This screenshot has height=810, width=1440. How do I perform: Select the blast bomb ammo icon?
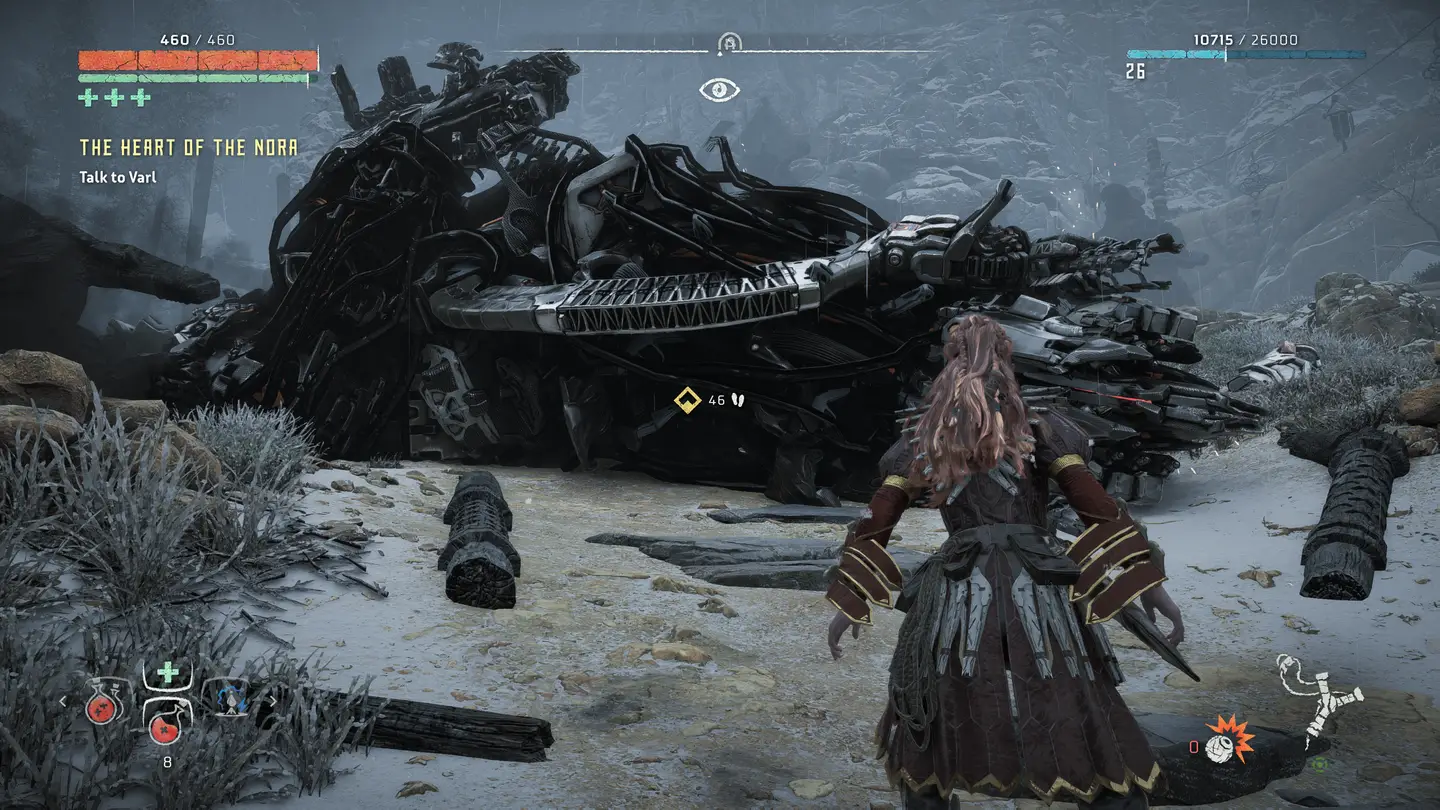coord(1222,747)
